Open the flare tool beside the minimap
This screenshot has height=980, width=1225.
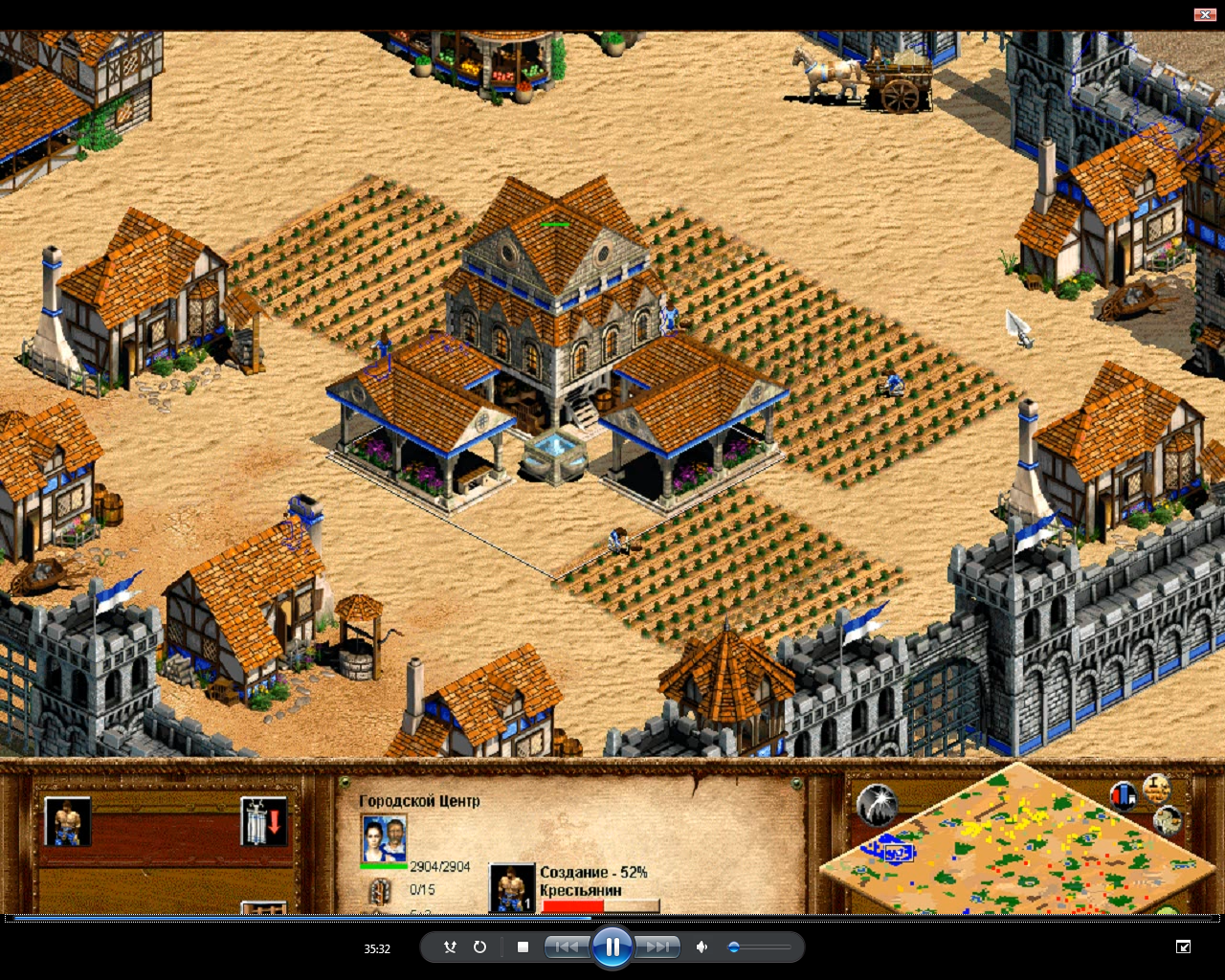click(x=877, y=805)
